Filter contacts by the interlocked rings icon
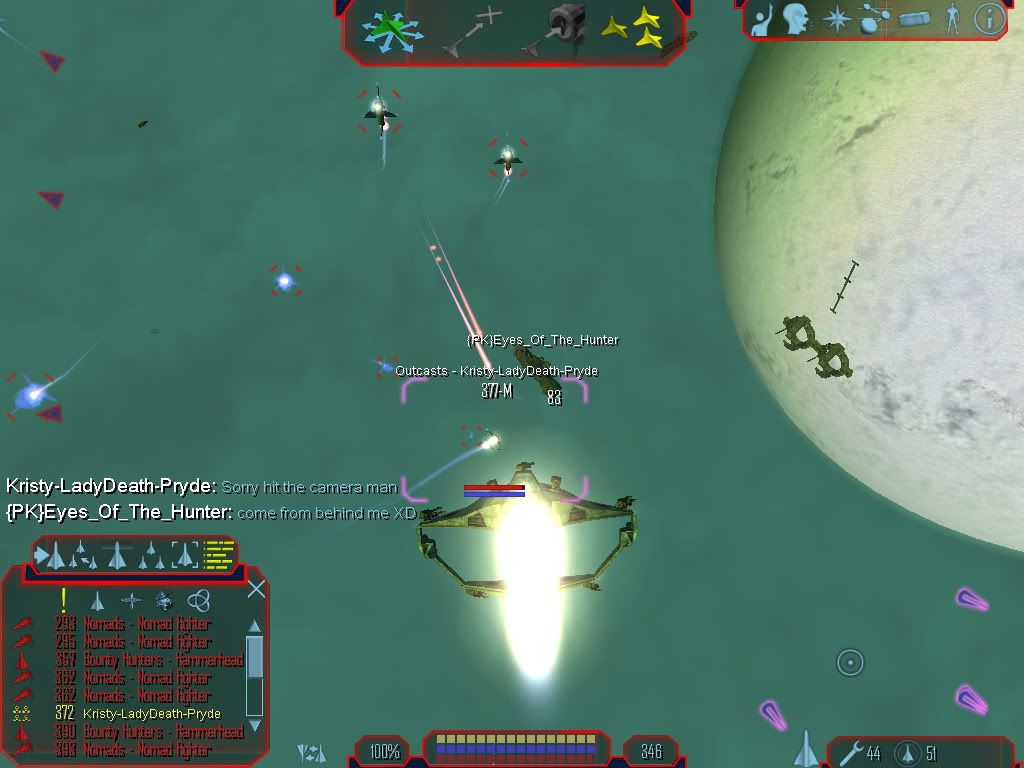 pos(199,600)
